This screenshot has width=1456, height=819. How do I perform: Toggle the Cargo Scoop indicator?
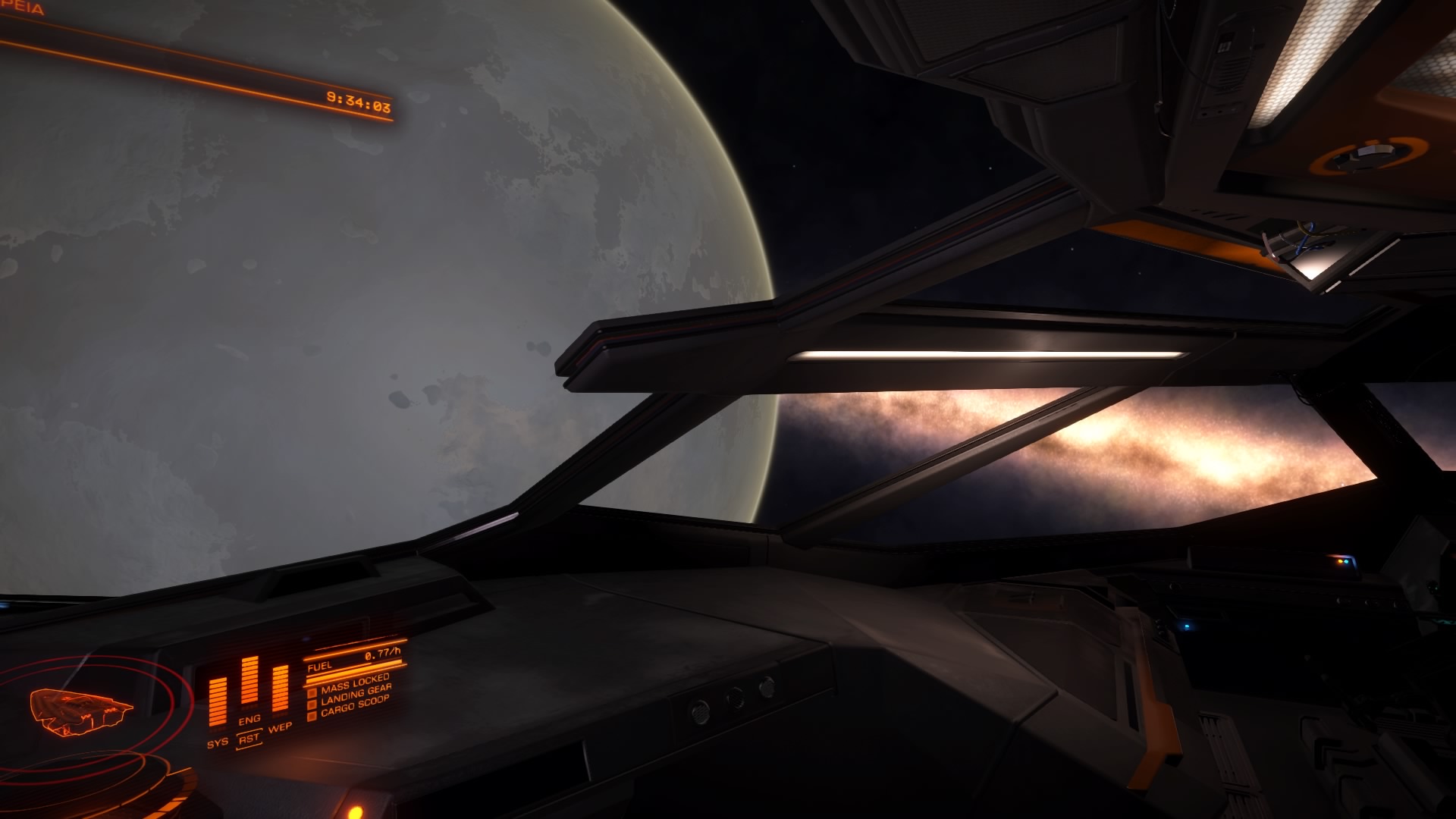pos(353,706)
